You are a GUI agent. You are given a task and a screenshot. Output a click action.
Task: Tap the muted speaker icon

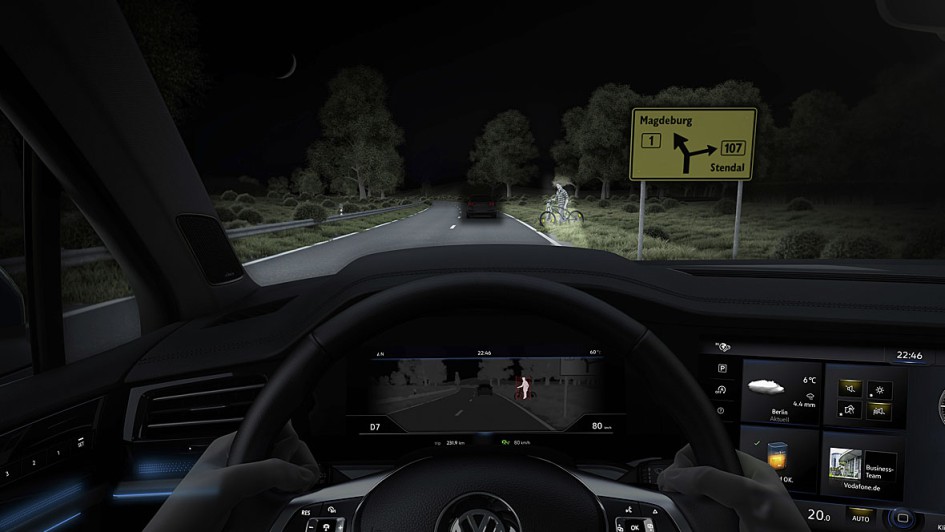(851, 385)
